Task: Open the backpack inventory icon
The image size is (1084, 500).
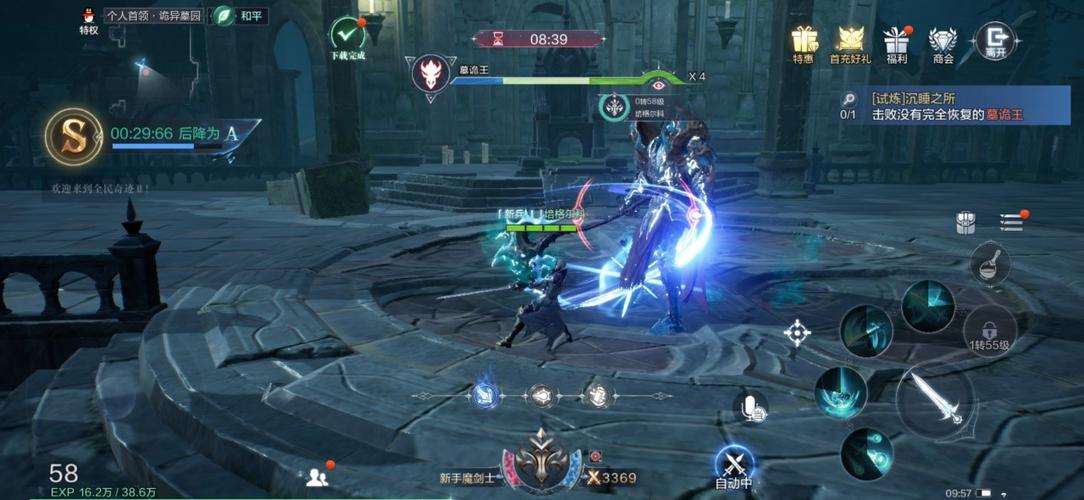Action: tap(965, 223)
